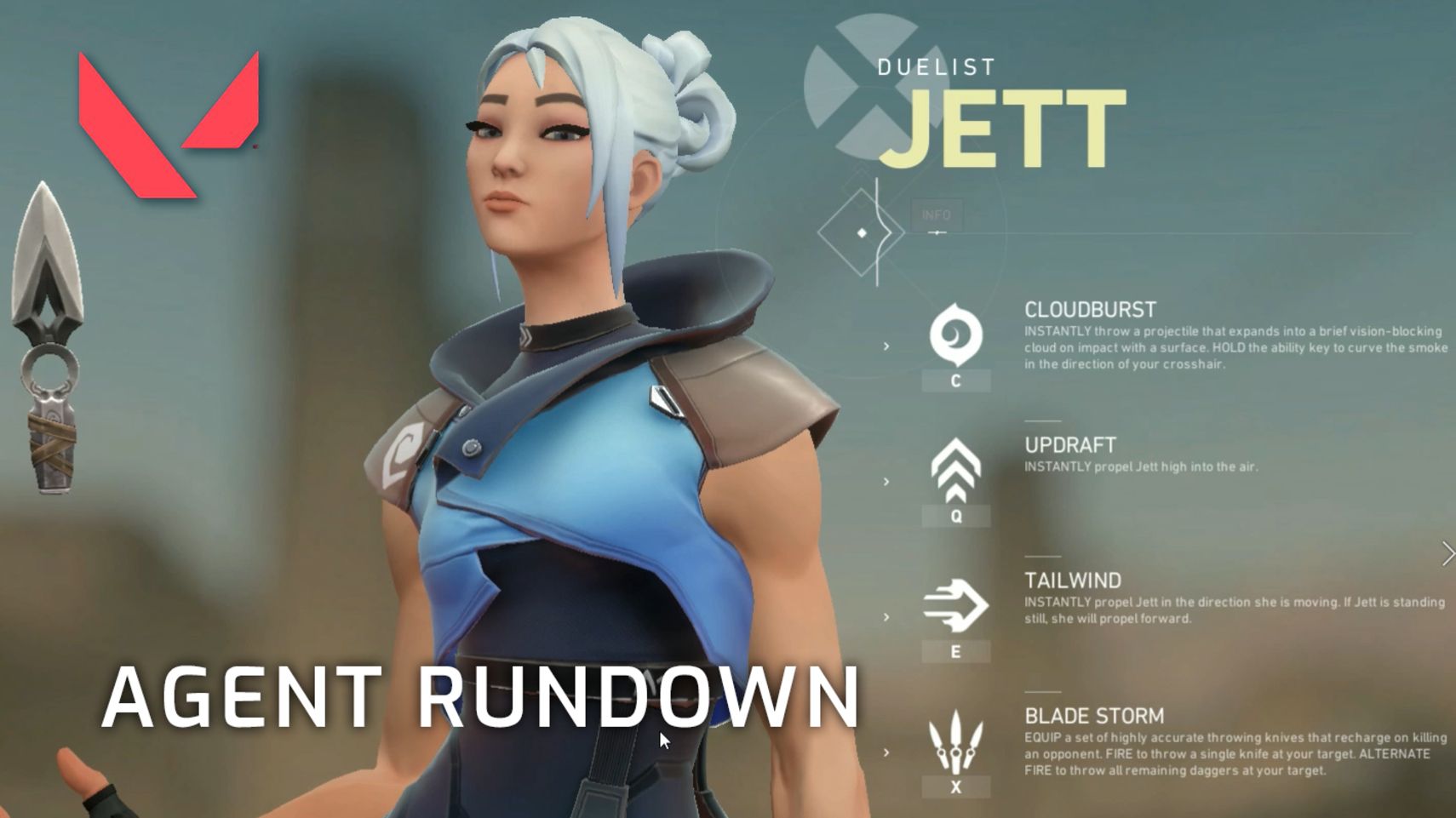This screenshot has height=818, width=1456.
Task: Click the right-edge arrow for next agent
Action: coord(1449,552)
